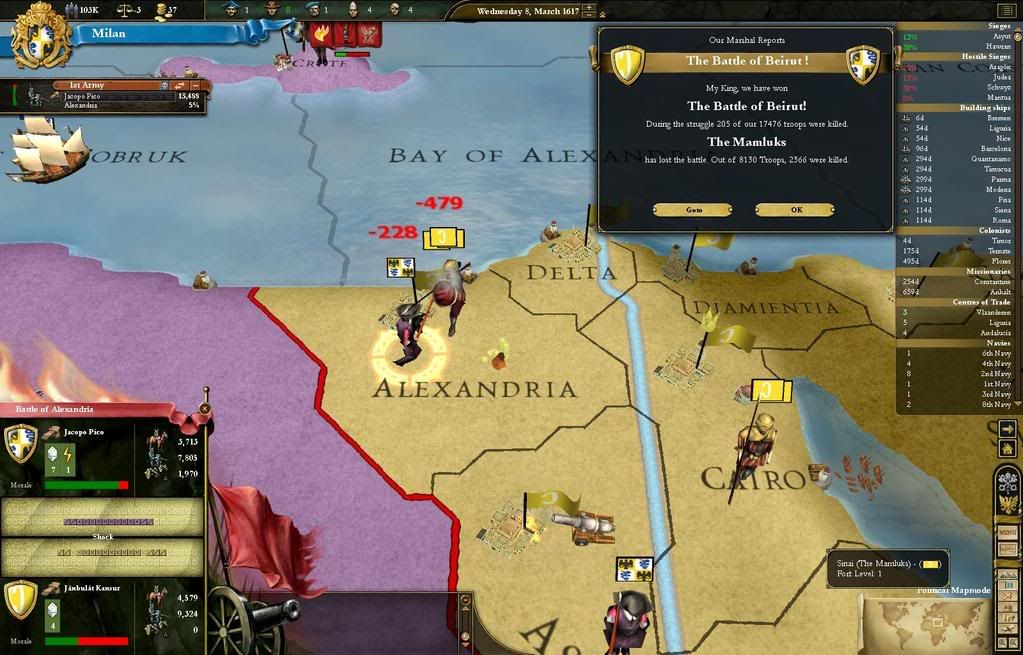The height and width of the screenshot is (655, 1023).
Task: Toggle the outliner list button
Action: pos(1006,10)
